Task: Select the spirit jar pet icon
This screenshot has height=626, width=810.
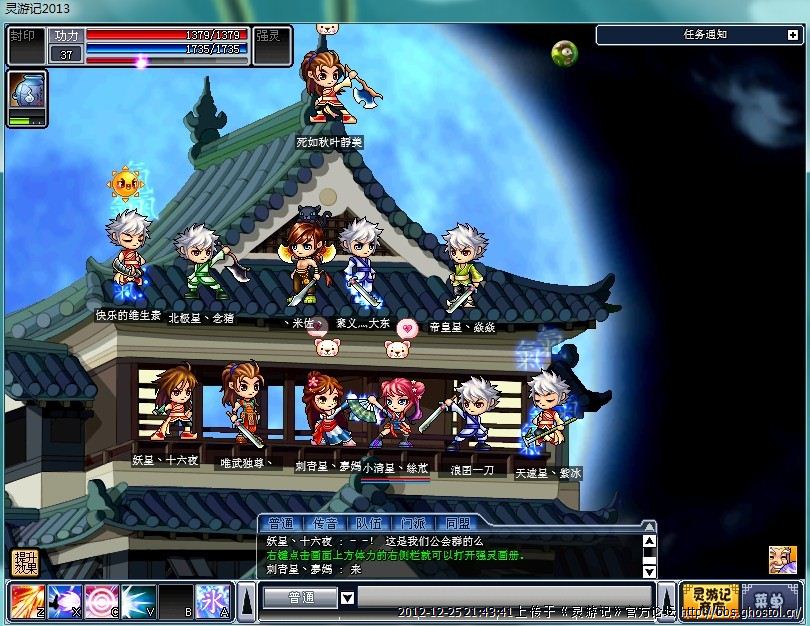Action: click(x=26, y=92)
